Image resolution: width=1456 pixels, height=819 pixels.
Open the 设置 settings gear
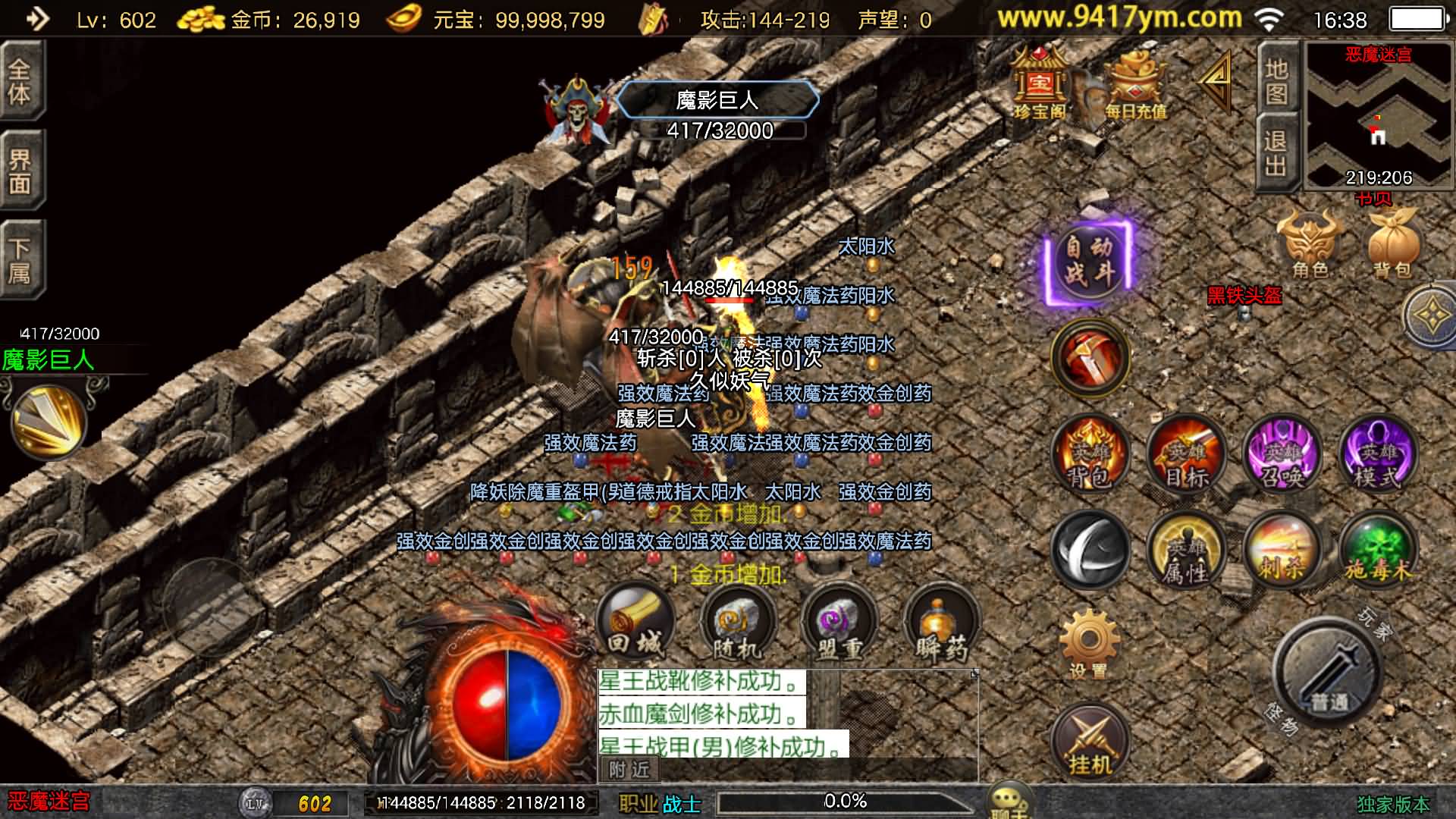1089,643
